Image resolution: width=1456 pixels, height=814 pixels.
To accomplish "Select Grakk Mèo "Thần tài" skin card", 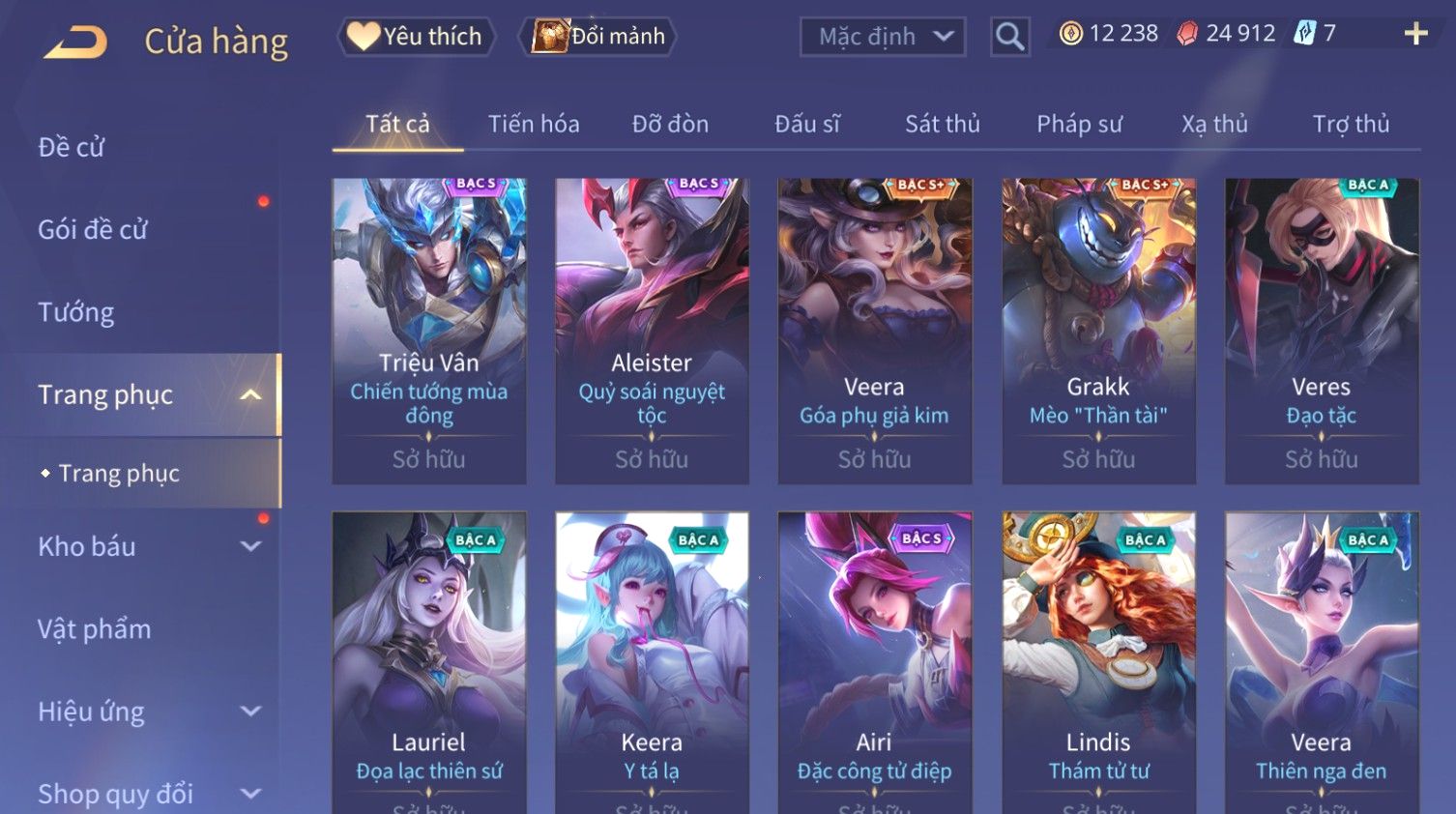I will [x=1098, y=331].
